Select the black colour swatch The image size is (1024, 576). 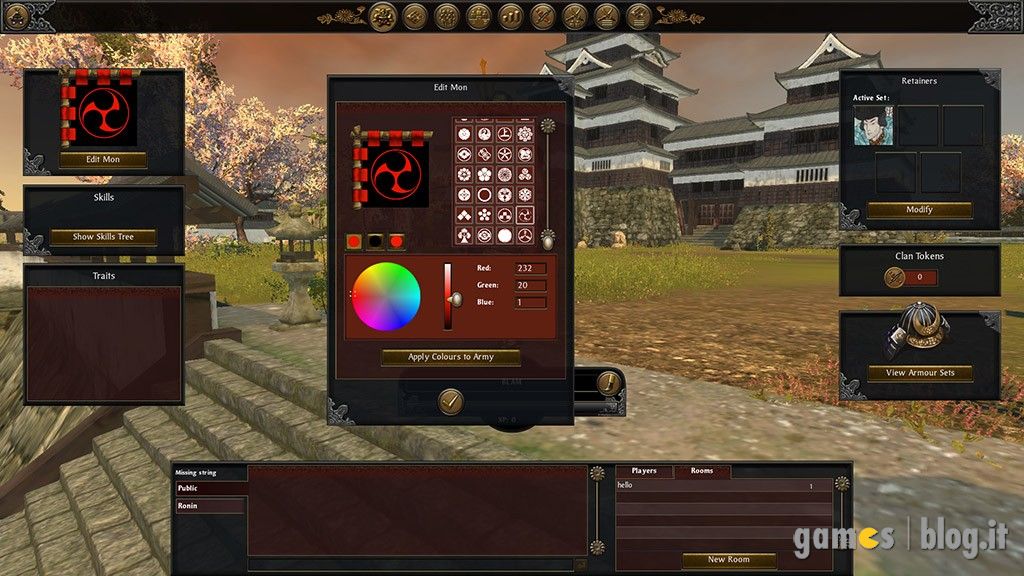375,241
